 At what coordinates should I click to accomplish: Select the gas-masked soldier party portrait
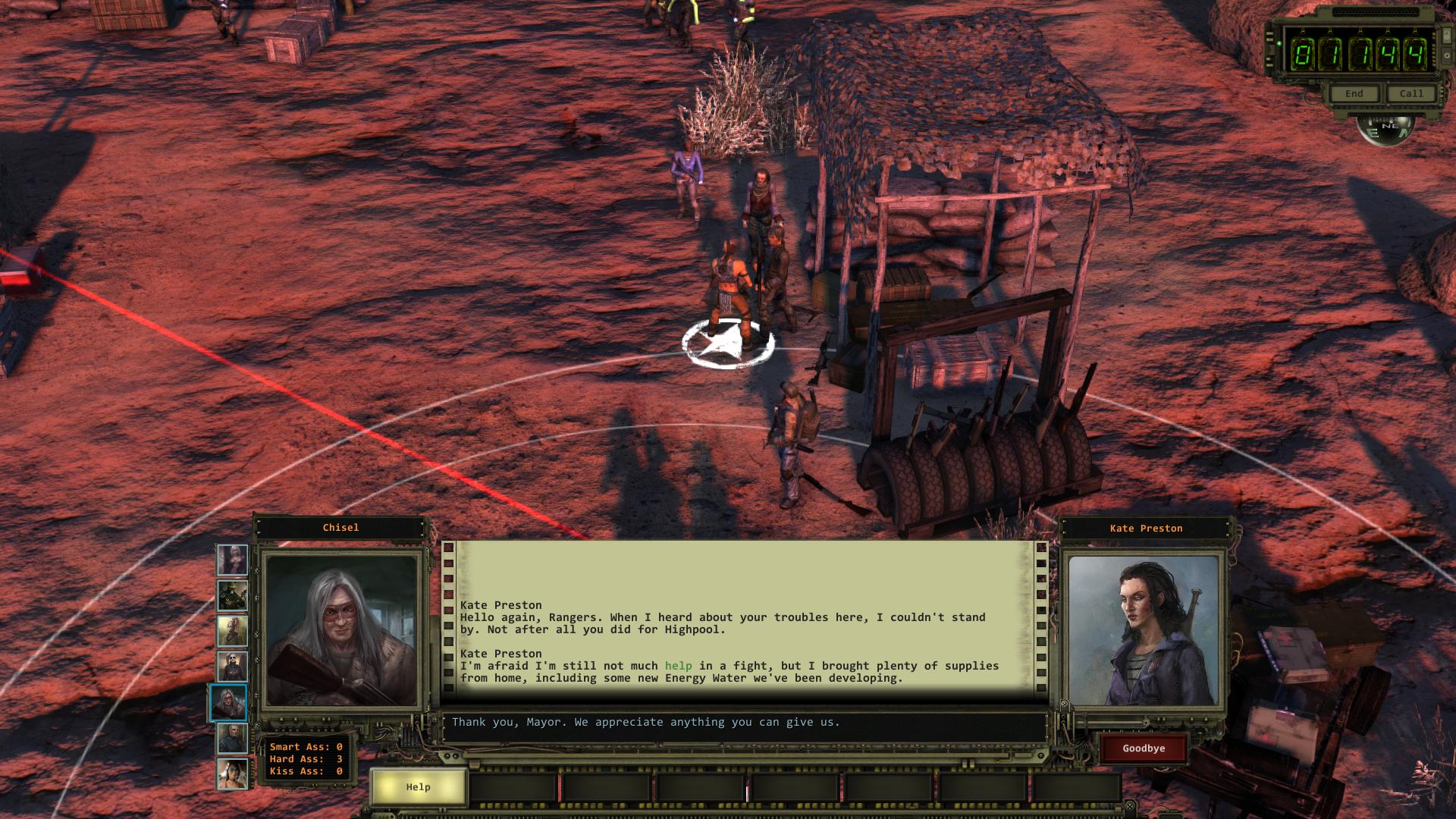[232, 596]
